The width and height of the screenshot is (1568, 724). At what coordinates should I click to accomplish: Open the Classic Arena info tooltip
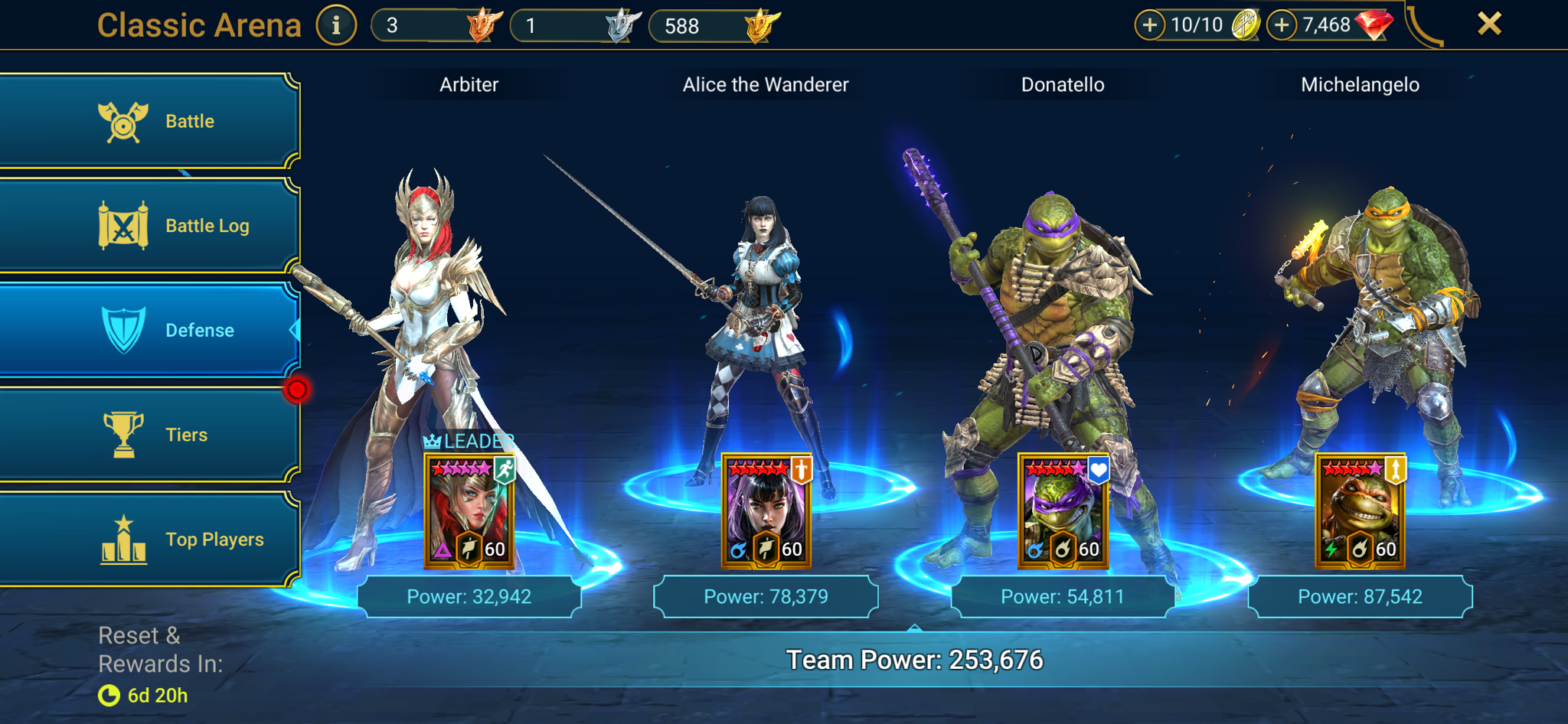[x=335, y=24]
